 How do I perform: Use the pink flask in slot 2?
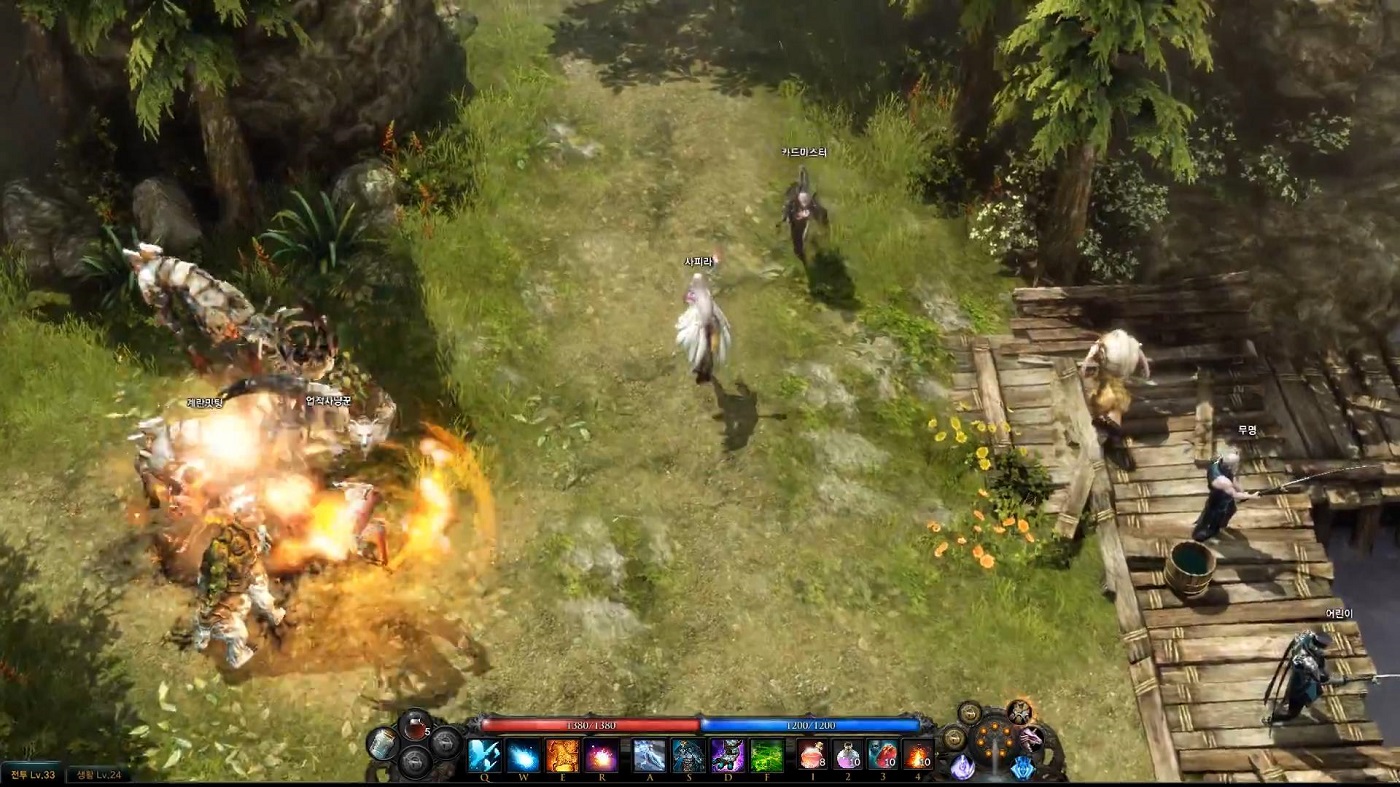coord(848,755)
